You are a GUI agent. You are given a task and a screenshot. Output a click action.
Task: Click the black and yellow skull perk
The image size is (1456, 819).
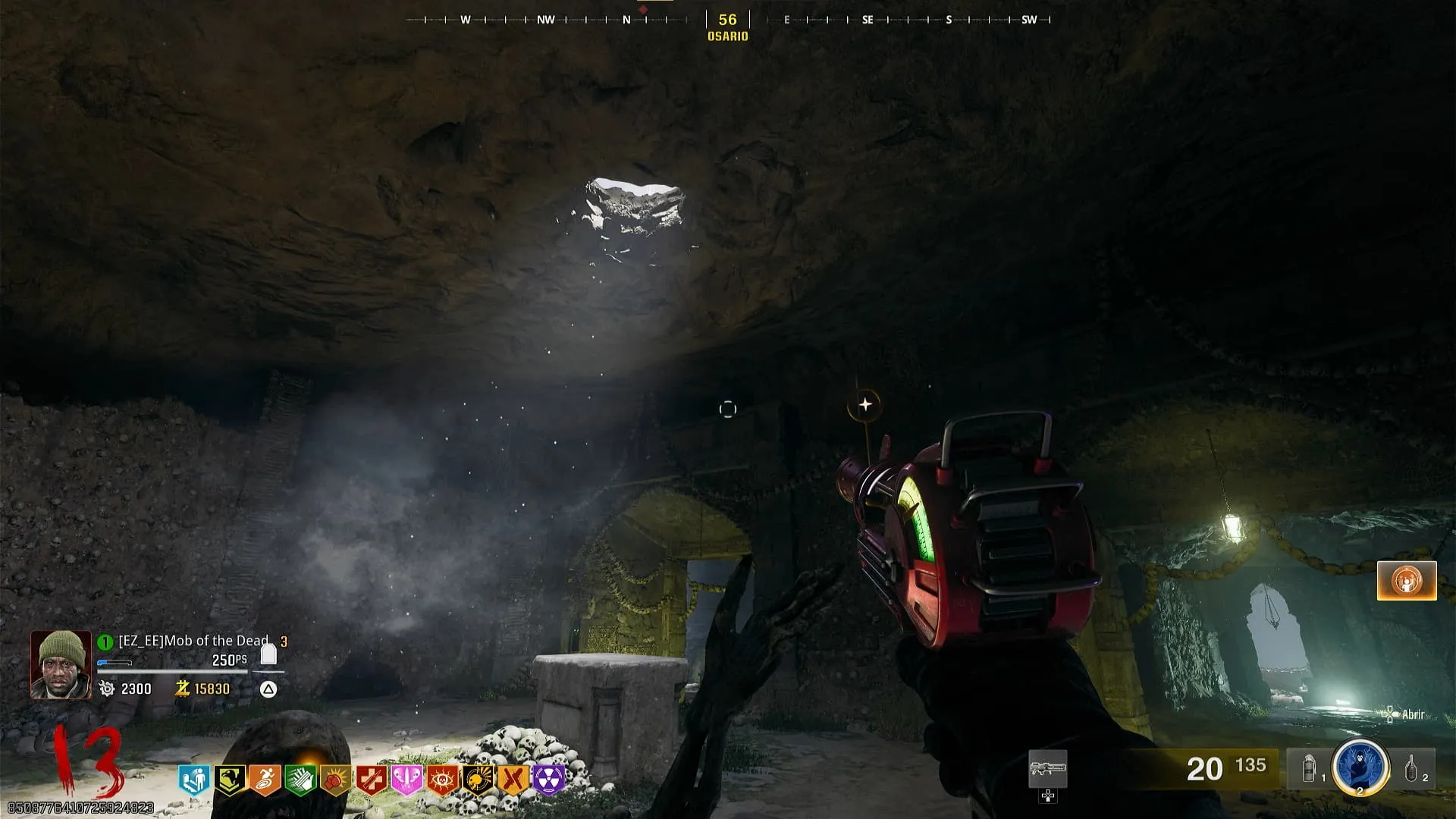pyautogui.click(x=478, y=779)
